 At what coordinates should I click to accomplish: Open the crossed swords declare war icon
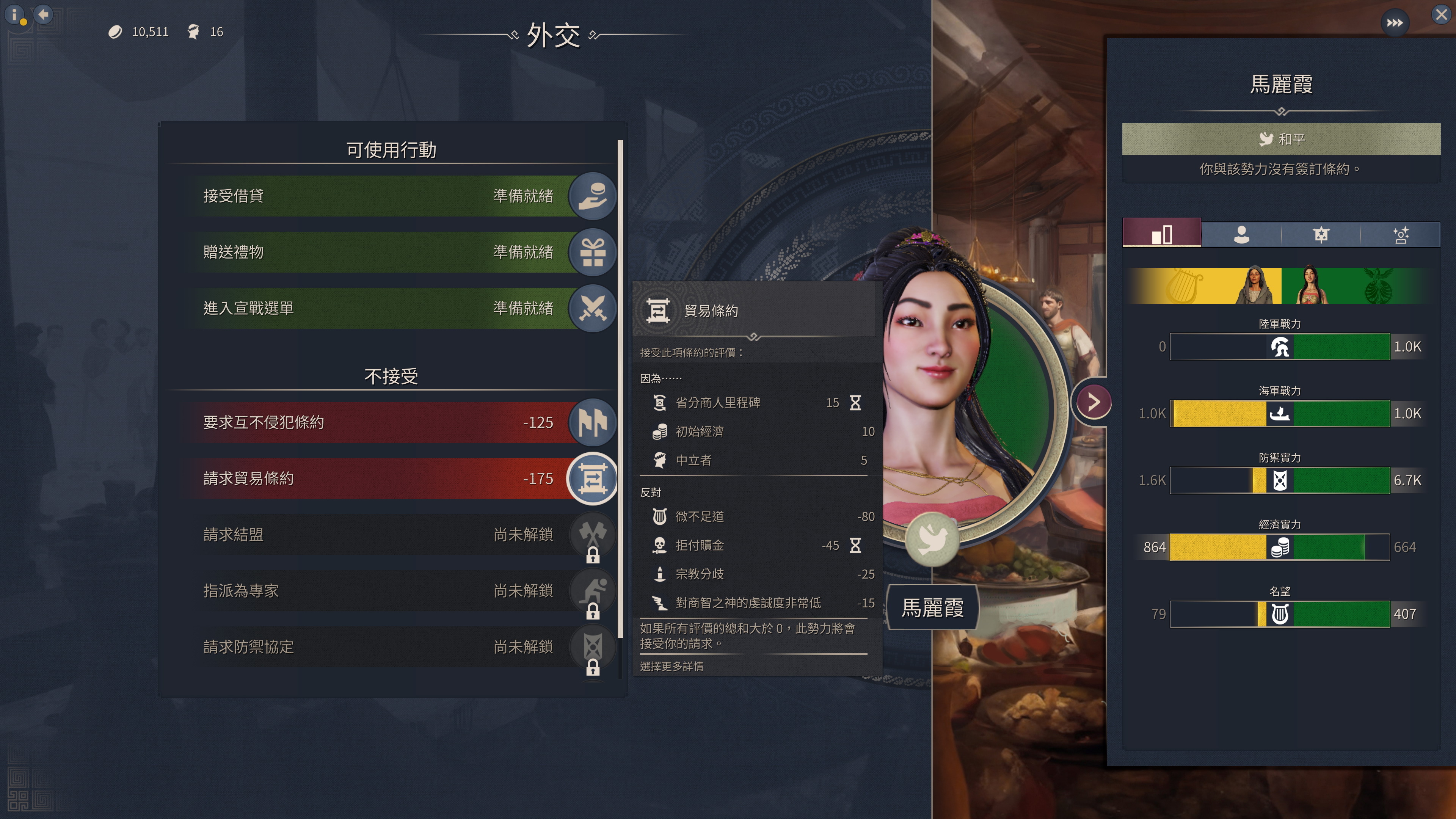592,308
